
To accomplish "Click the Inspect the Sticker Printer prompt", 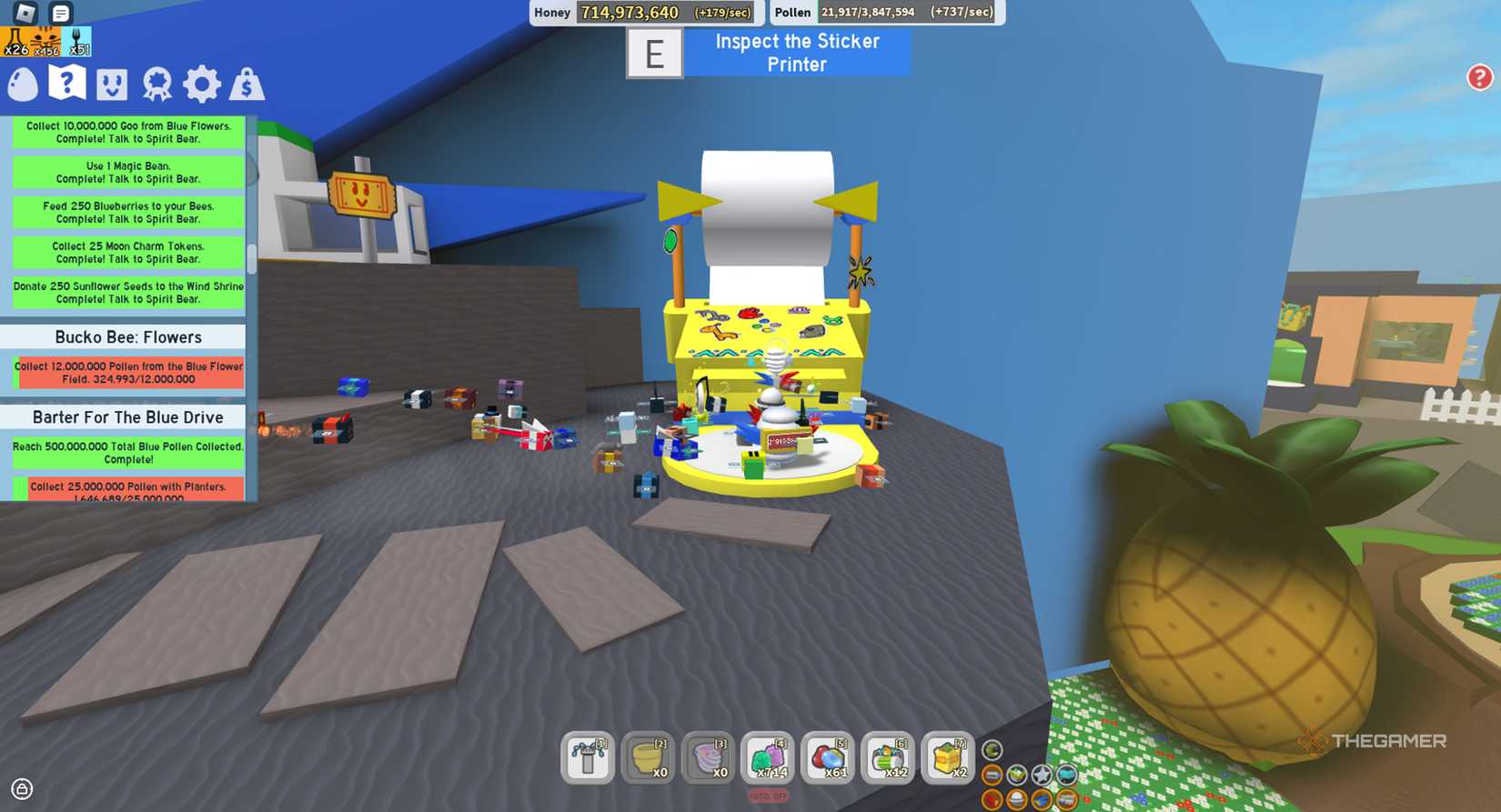I will click(x=795, y=52).
